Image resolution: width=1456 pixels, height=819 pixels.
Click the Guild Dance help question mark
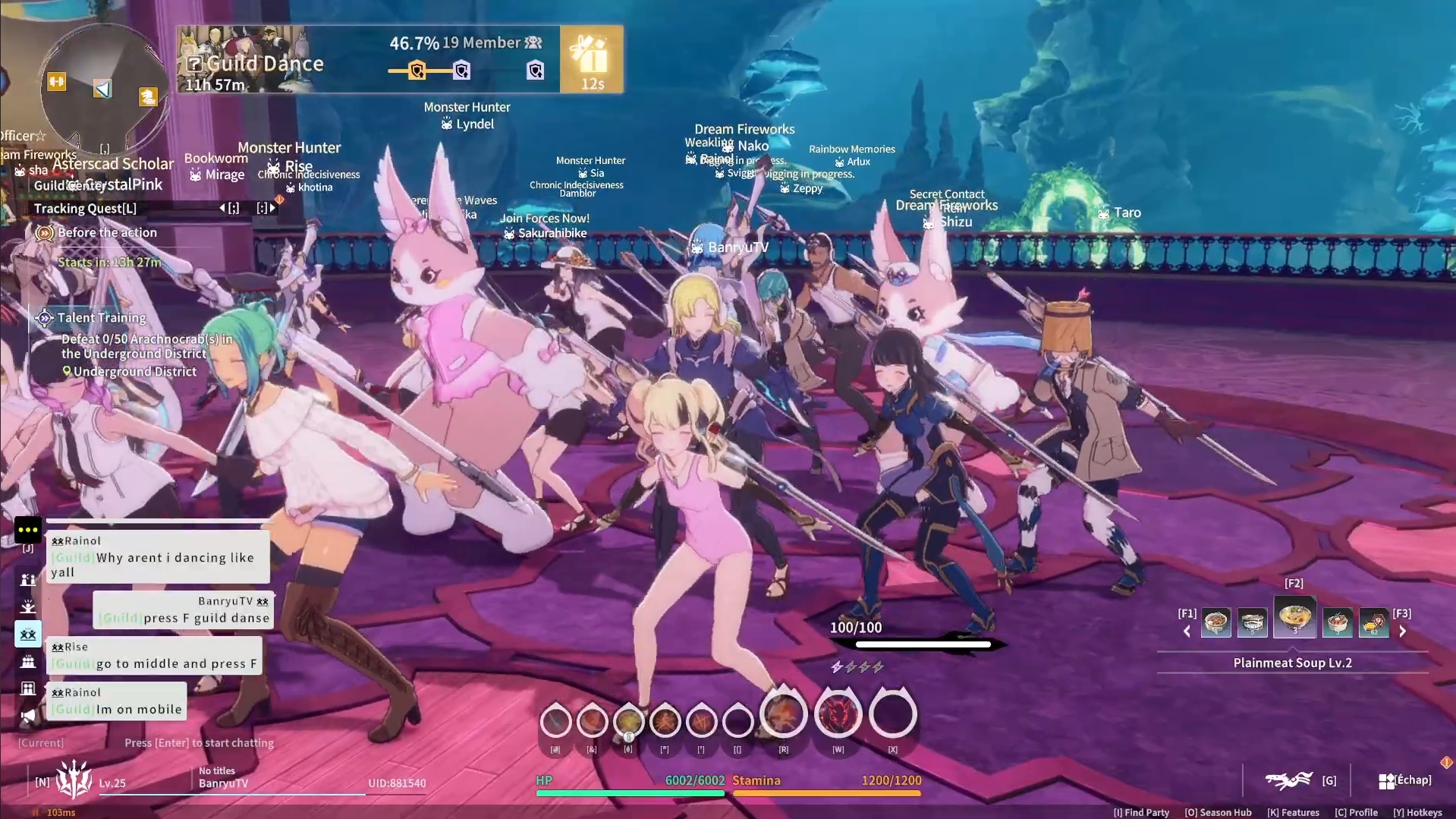tap(194, 65)
